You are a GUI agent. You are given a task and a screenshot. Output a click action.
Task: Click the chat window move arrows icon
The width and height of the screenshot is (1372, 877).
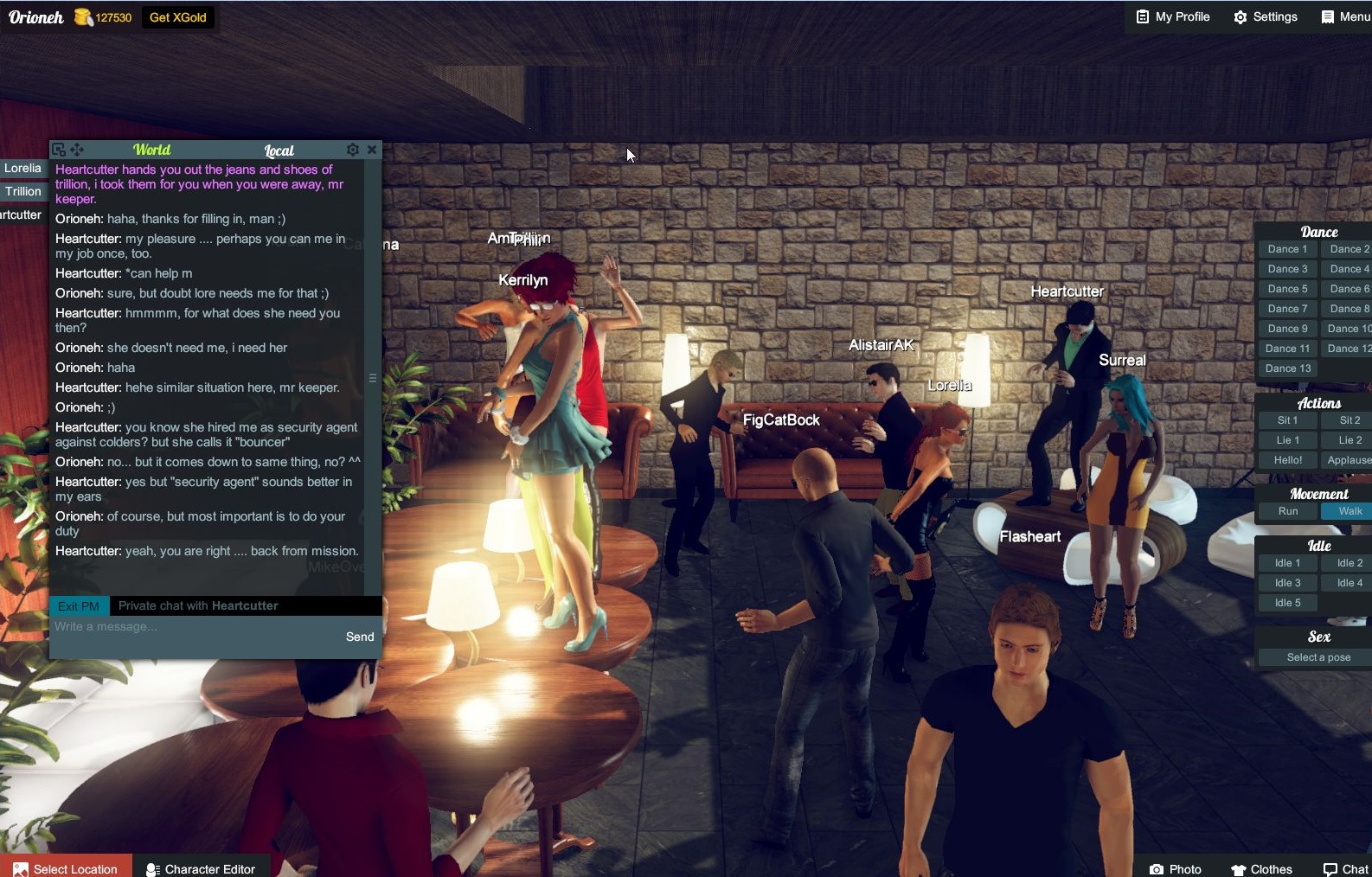pos(77,149)
